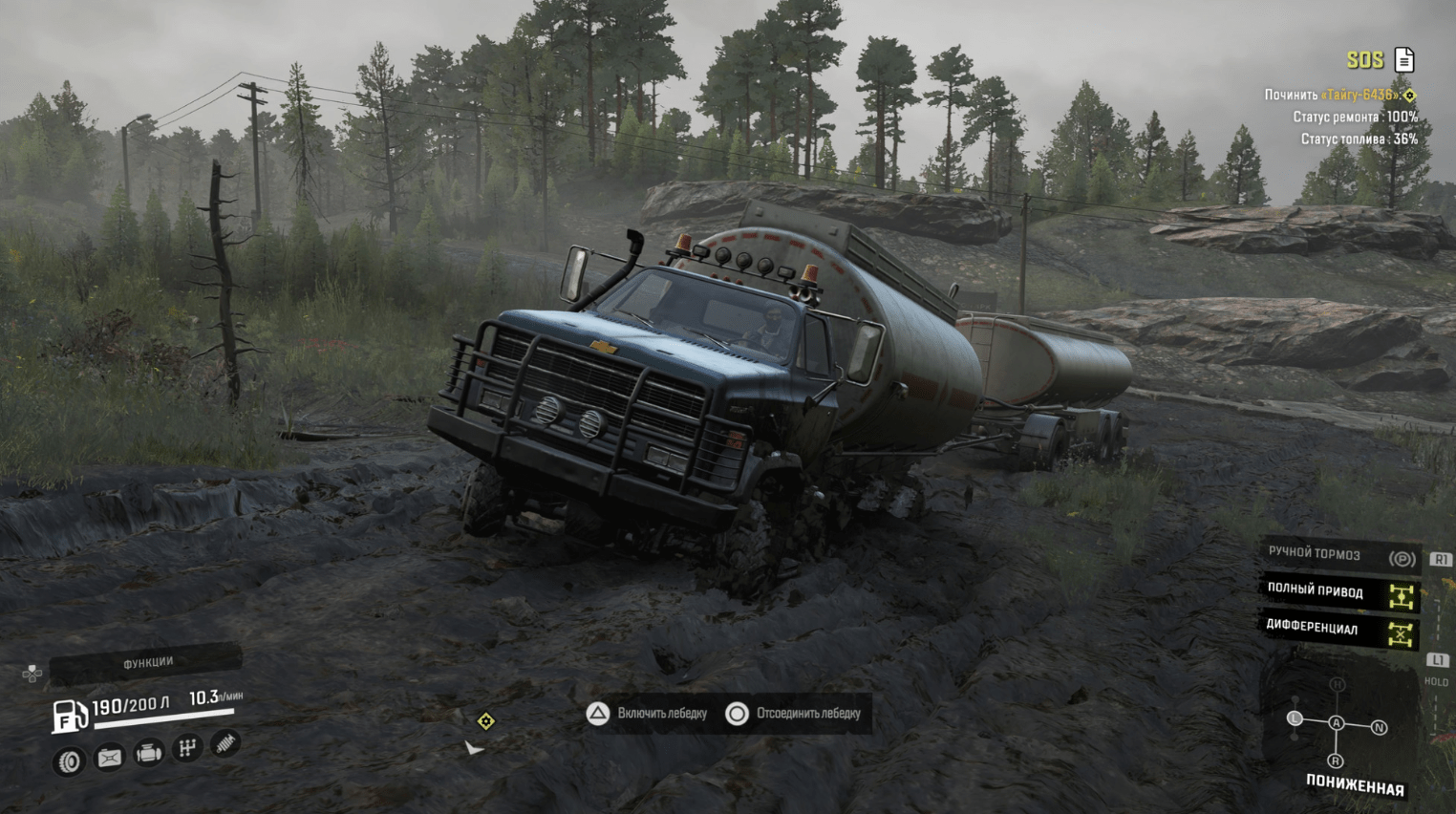The width and height of the screenshot is (1456, 814).
Task: Click the fuel pump icon
Action: point(69,716)
